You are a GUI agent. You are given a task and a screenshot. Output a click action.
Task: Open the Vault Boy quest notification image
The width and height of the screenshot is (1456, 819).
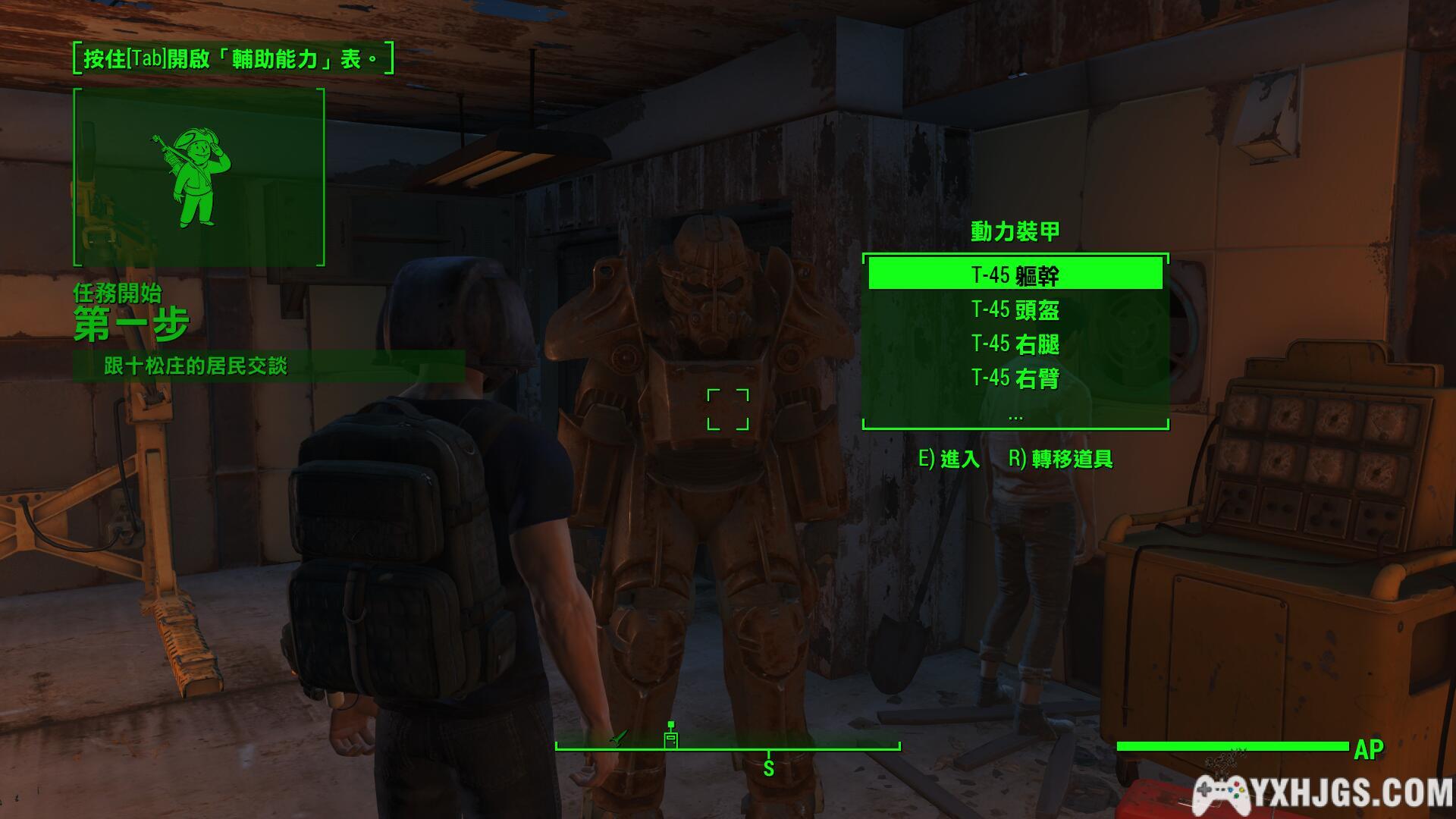click(199, 177)
